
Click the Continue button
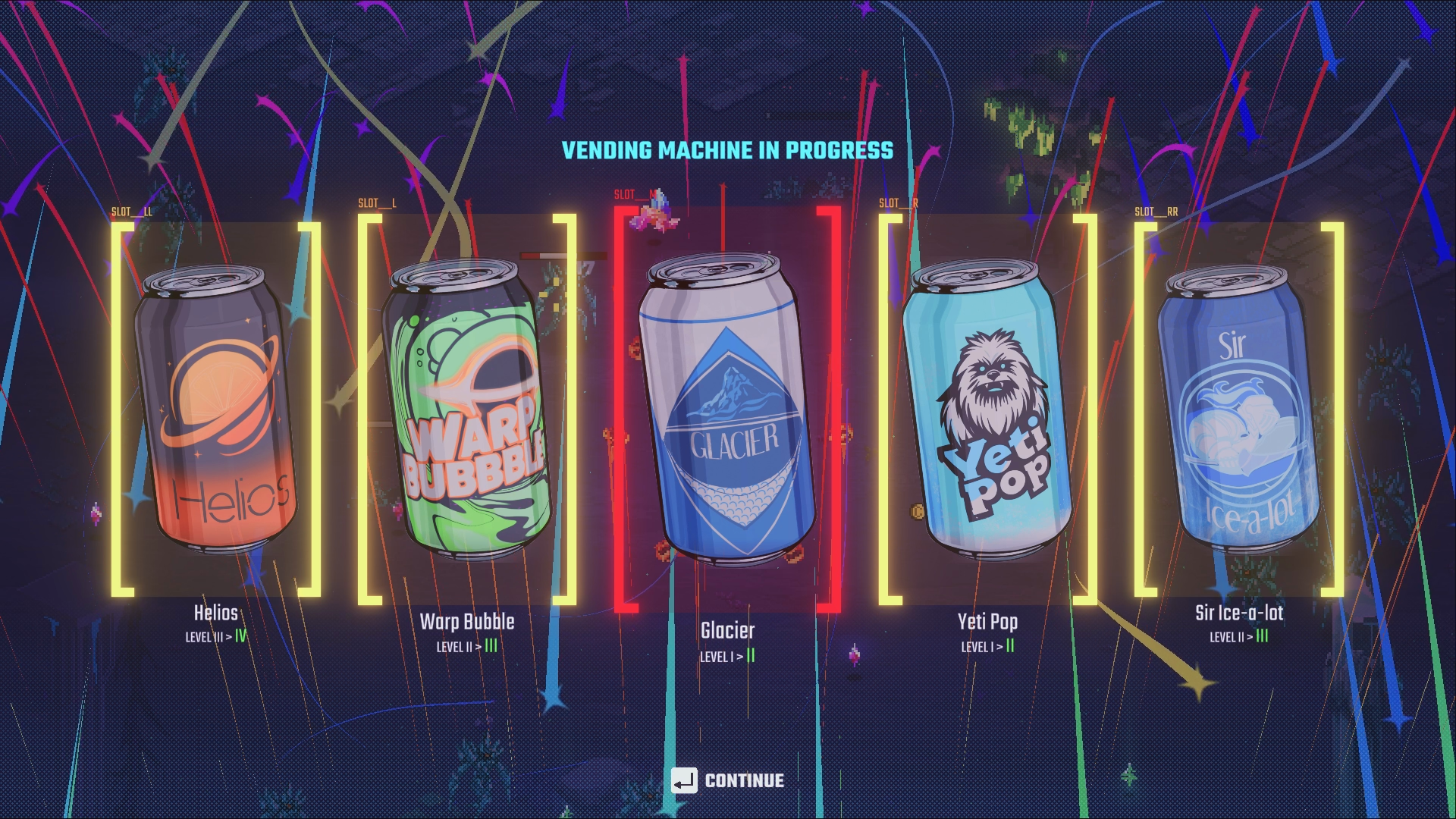click(728, 780)
